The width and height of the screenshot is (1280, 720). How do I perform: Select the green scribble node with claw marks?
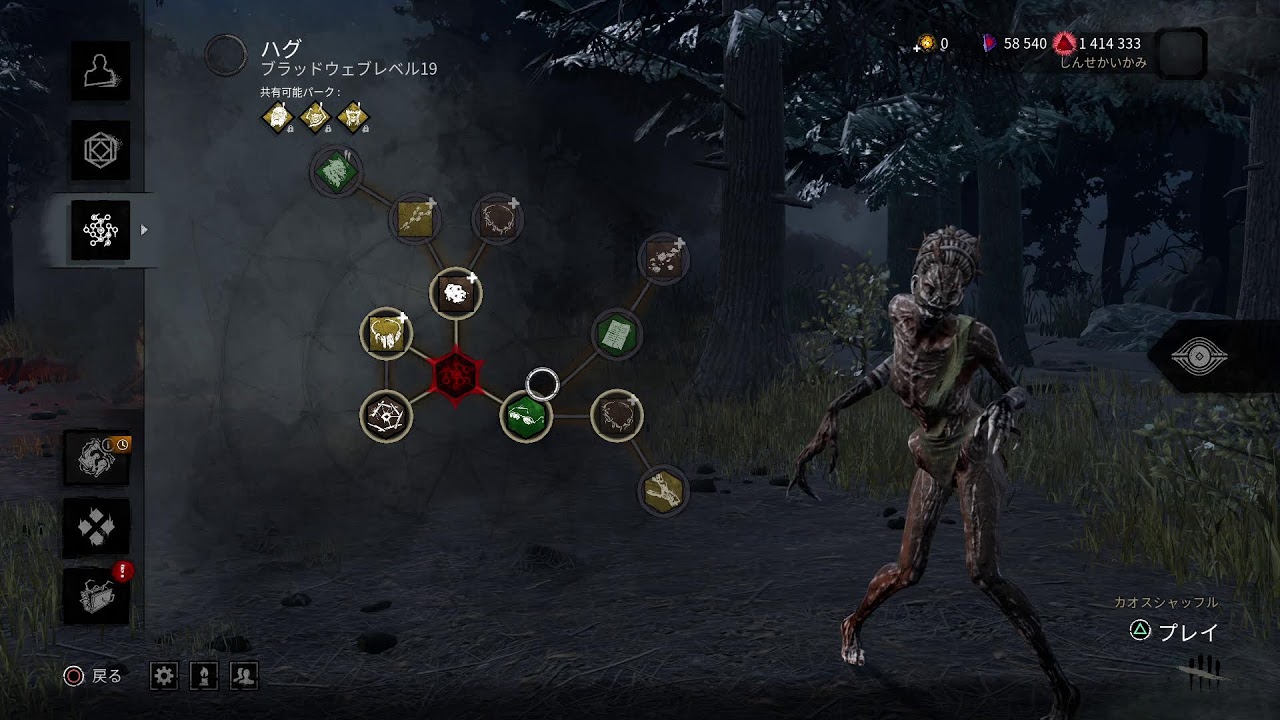[336, 172]
